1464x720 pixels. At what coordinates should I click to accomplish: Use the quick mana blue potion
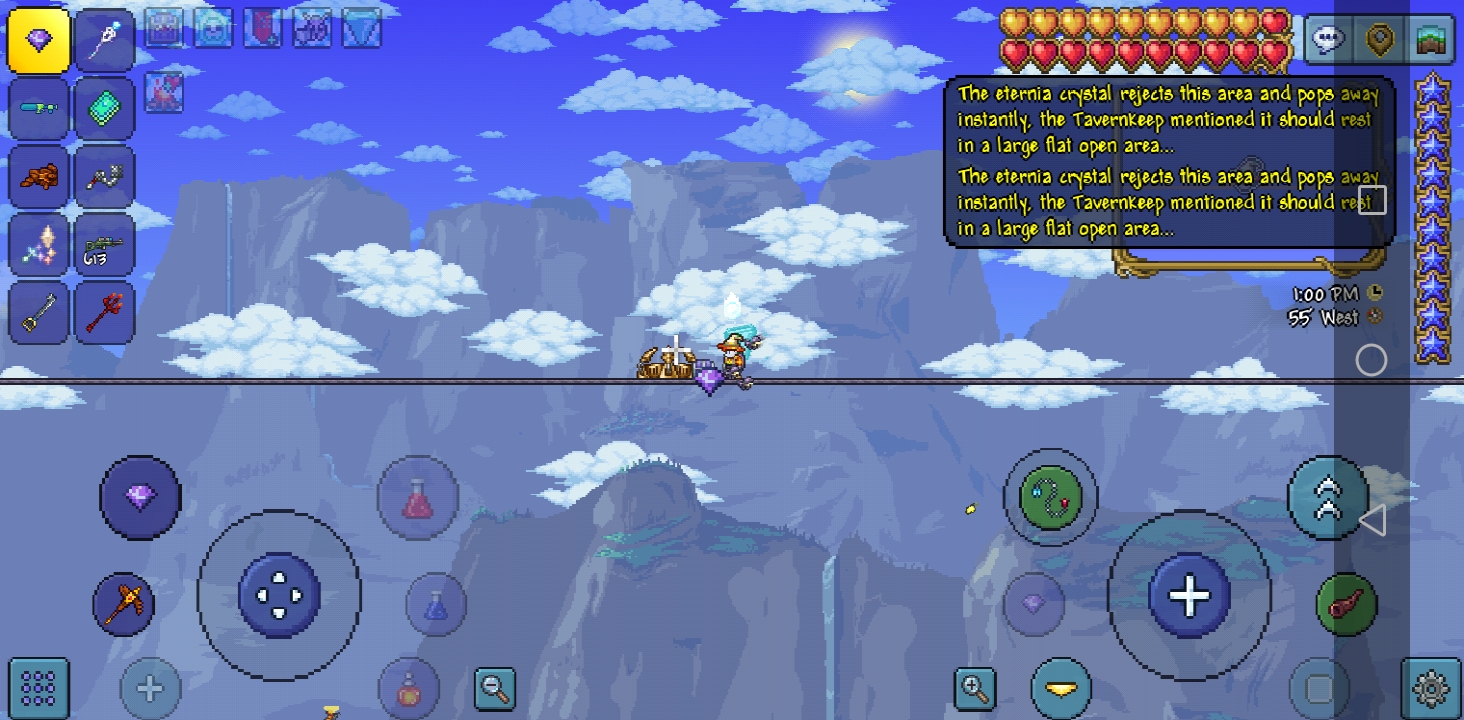[x=436, y=604]
